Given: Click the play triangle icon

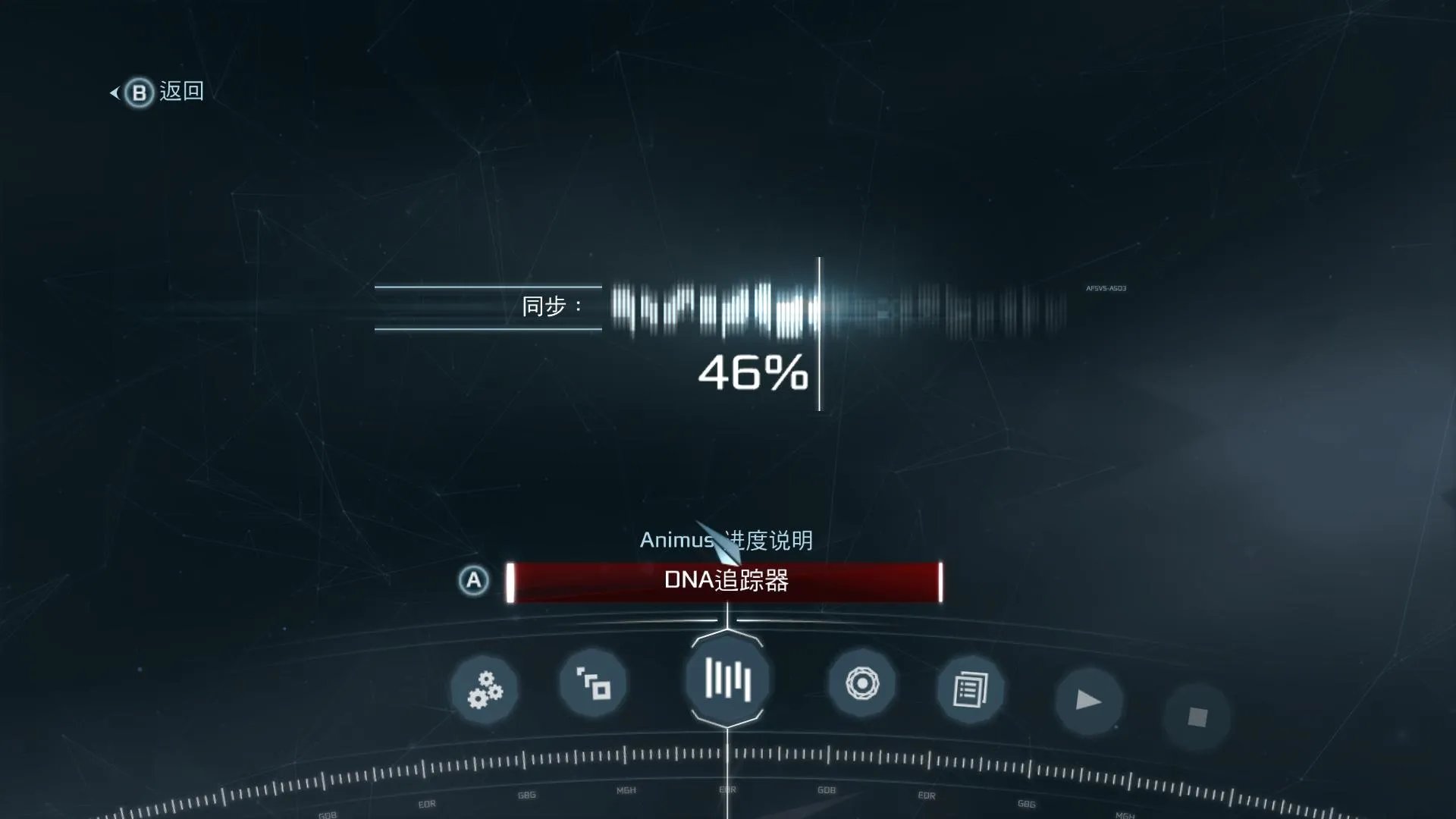Looking at the screenshot, I should coord(1088,700).
